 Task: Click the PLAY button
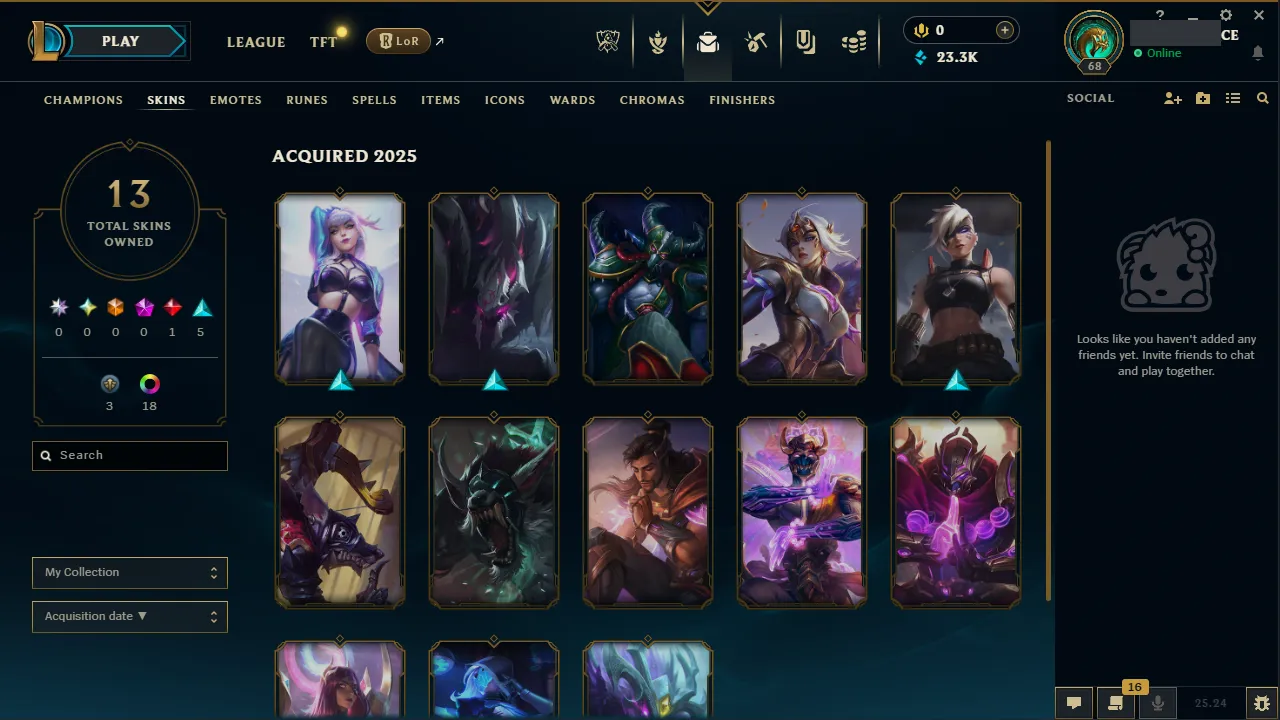click(x=120, y=41)
